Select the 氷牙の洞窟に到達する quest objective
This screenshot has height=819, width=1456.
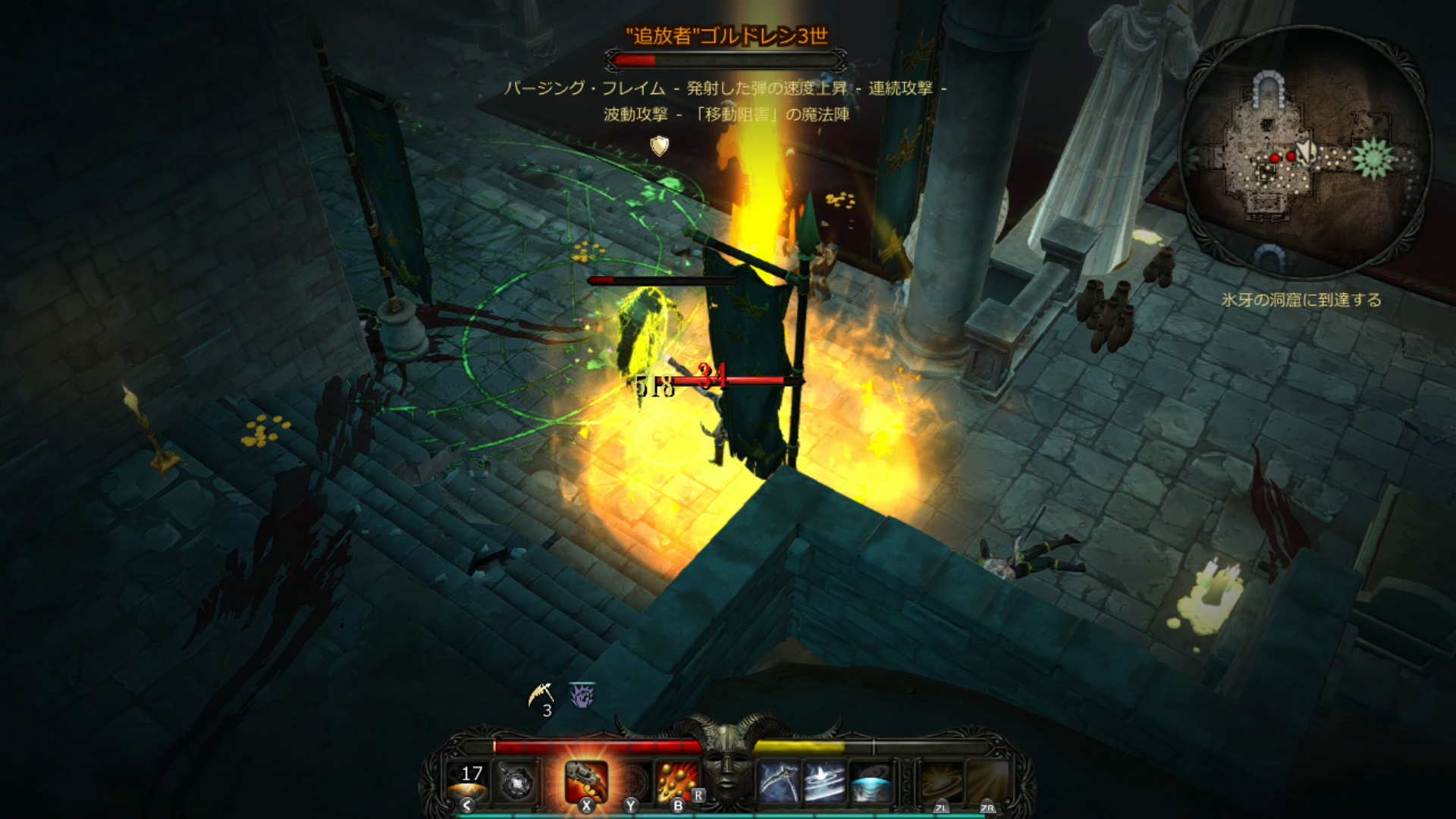coord(1301,300)
